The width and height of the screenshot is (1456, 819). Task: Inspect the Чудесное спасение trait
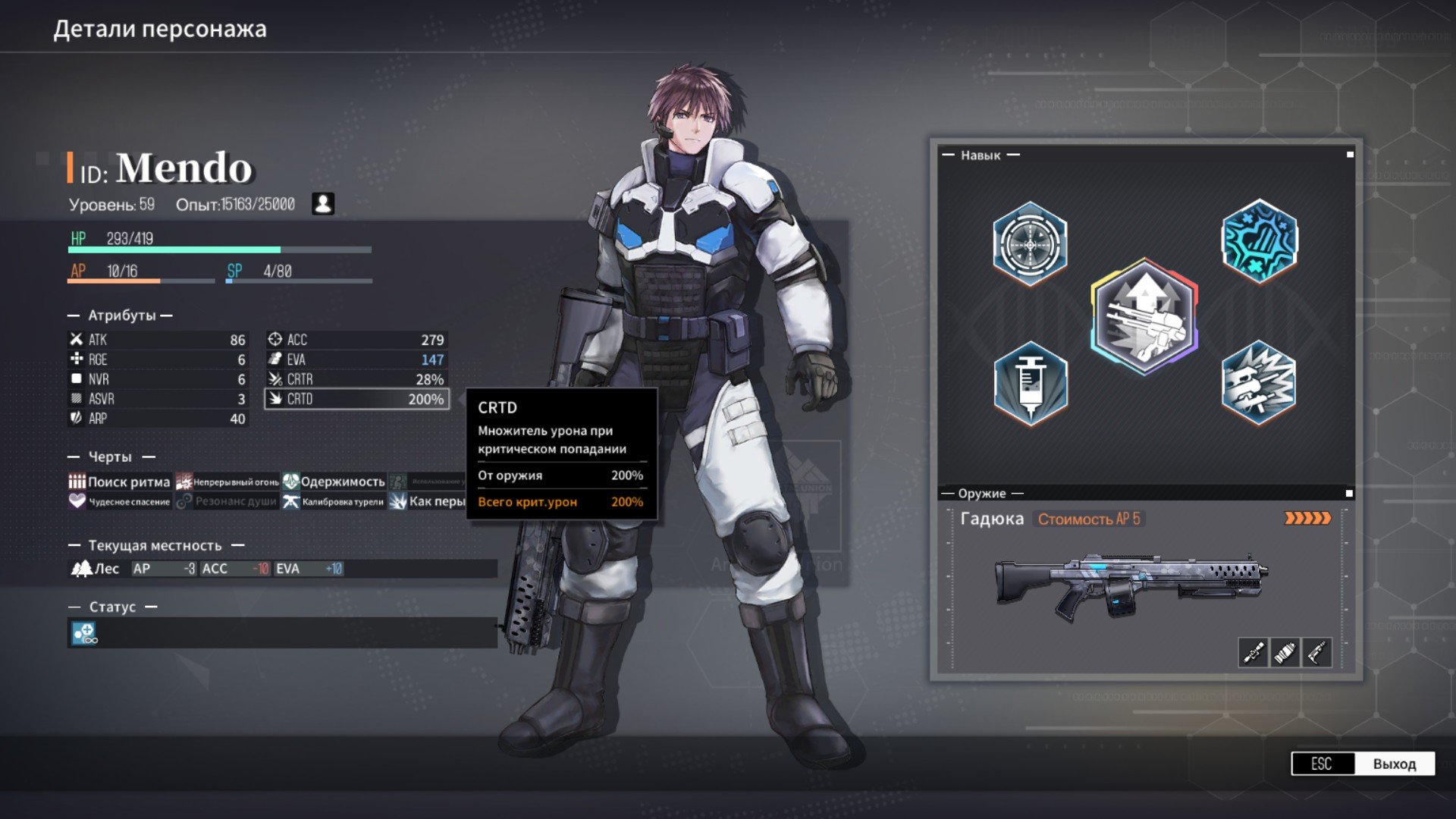(120, 501)
